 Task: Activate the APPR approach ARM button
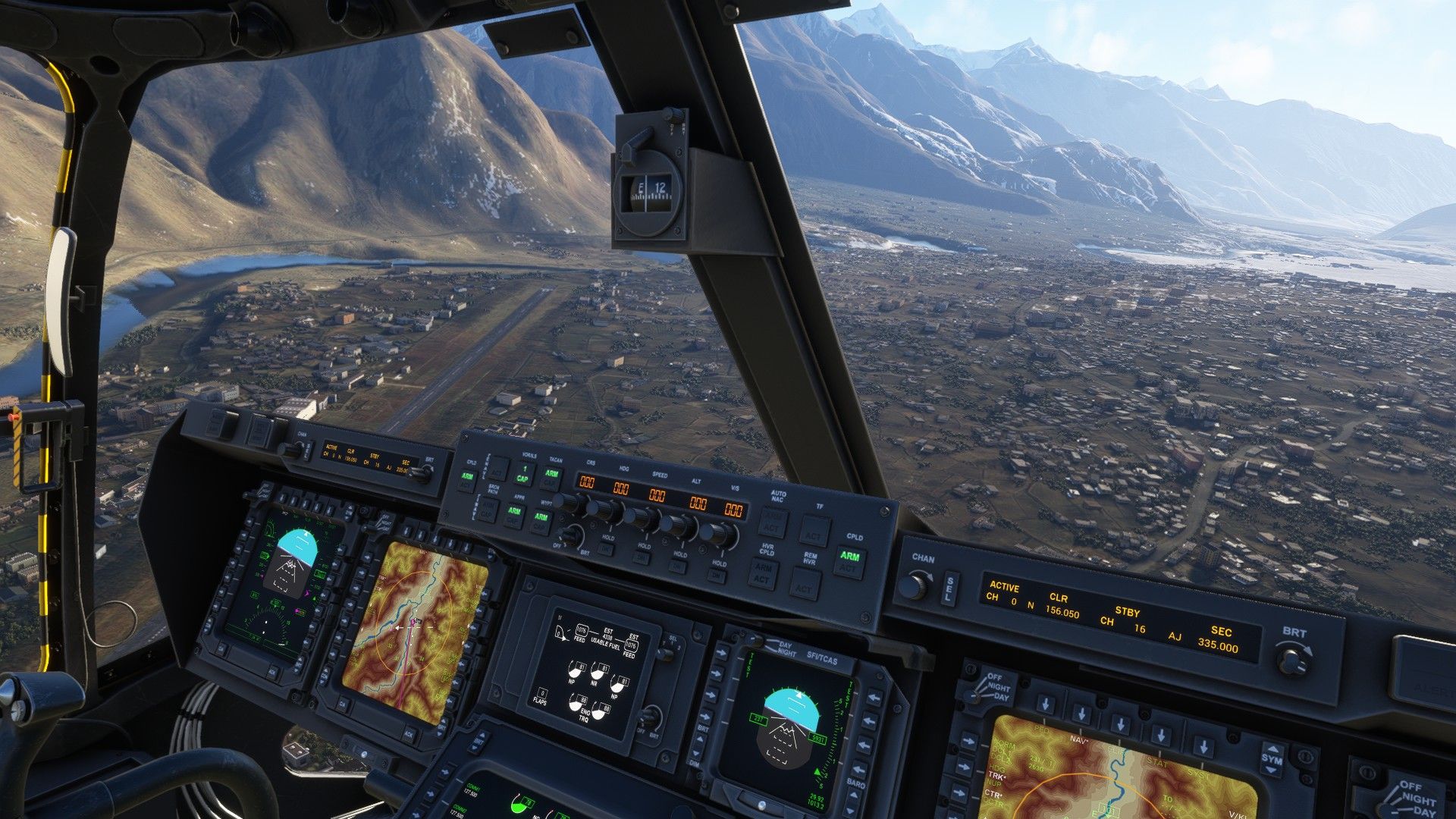pos(515,515)
